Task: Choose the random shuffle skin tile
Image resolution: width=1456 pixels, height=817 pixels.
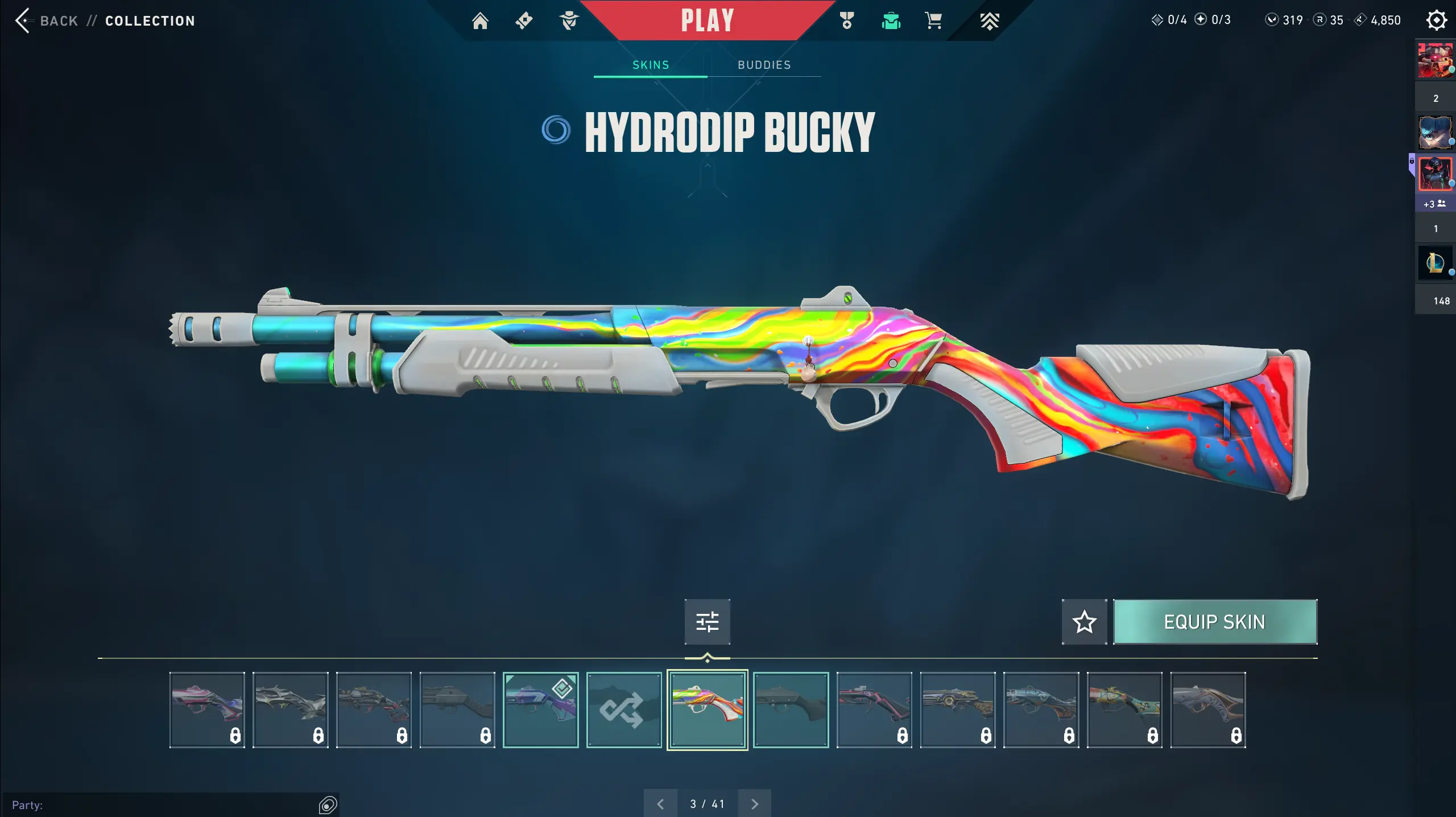Action: (x=624, y=710)
